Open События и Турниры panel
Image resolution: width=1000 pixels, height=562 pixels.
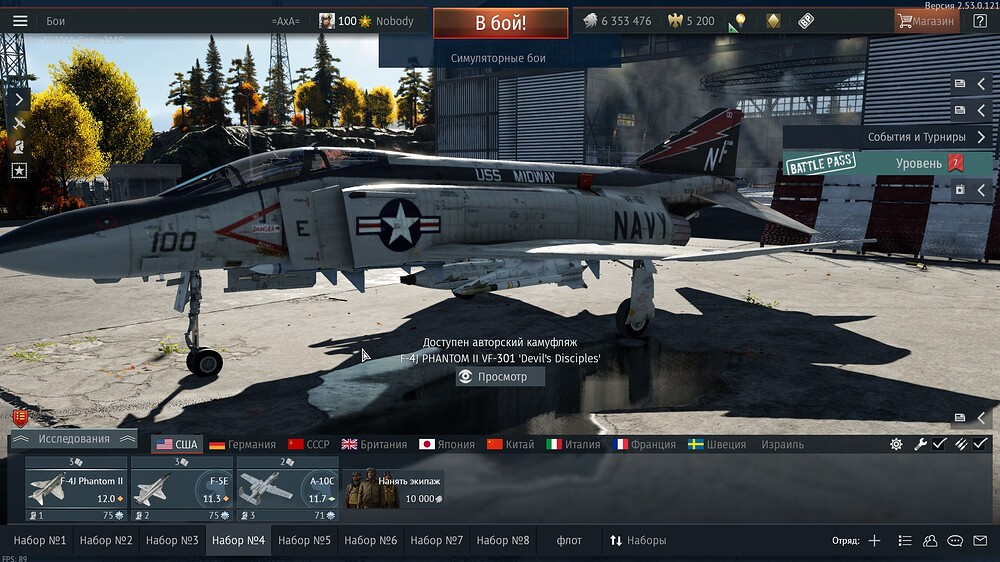tap(916, 137)
